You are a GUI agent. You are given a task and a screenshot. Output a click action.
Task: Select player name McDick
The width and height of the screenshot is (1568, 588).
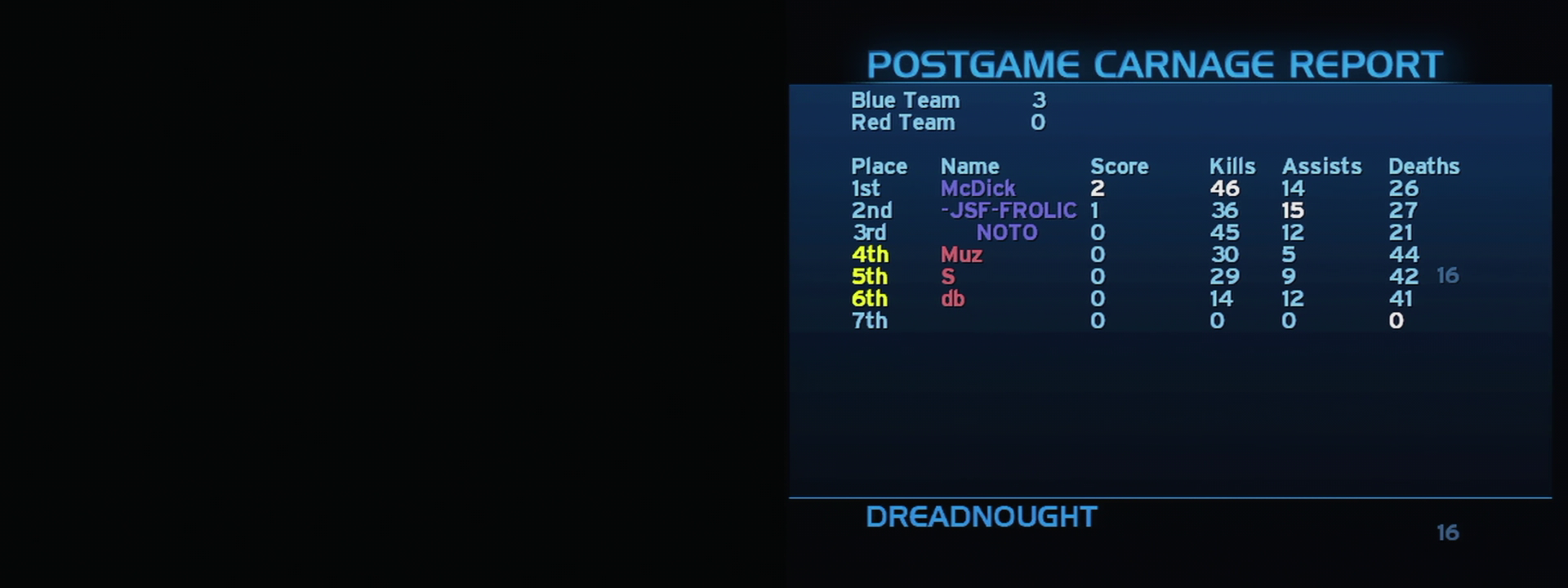coord(977,189)
